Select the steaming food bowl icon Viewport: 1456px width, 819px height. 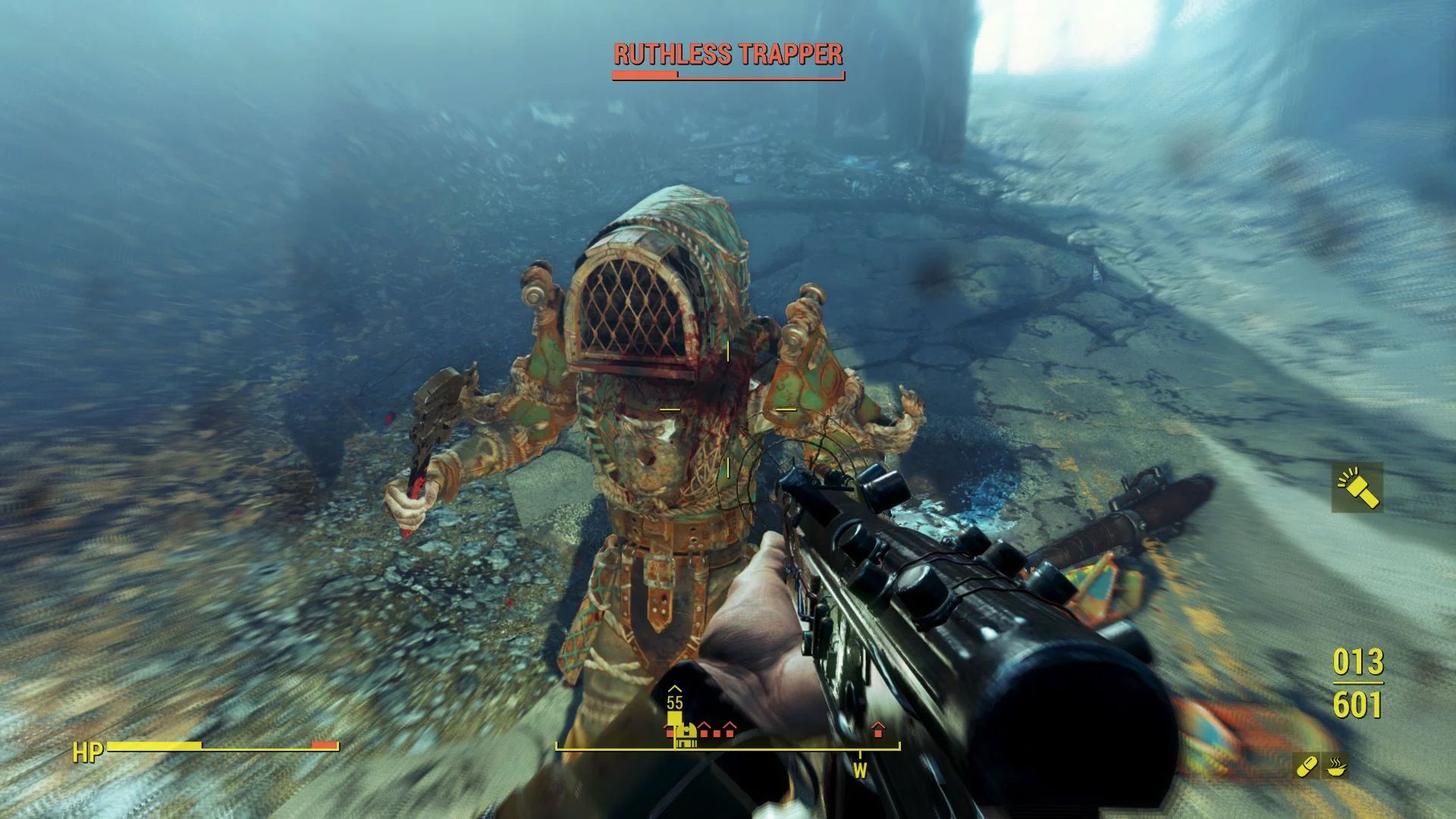1336,767
